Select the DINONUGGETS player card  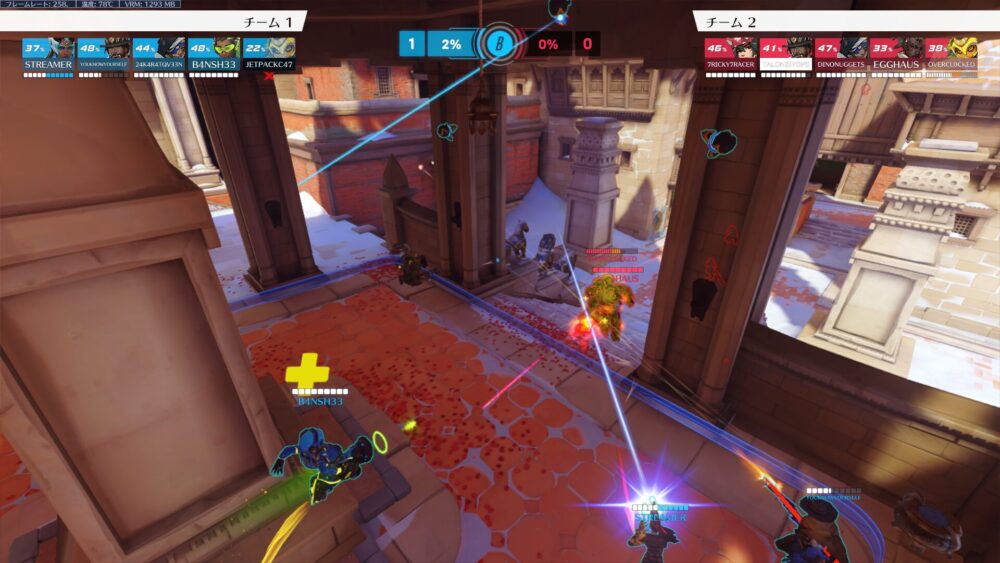840,56
